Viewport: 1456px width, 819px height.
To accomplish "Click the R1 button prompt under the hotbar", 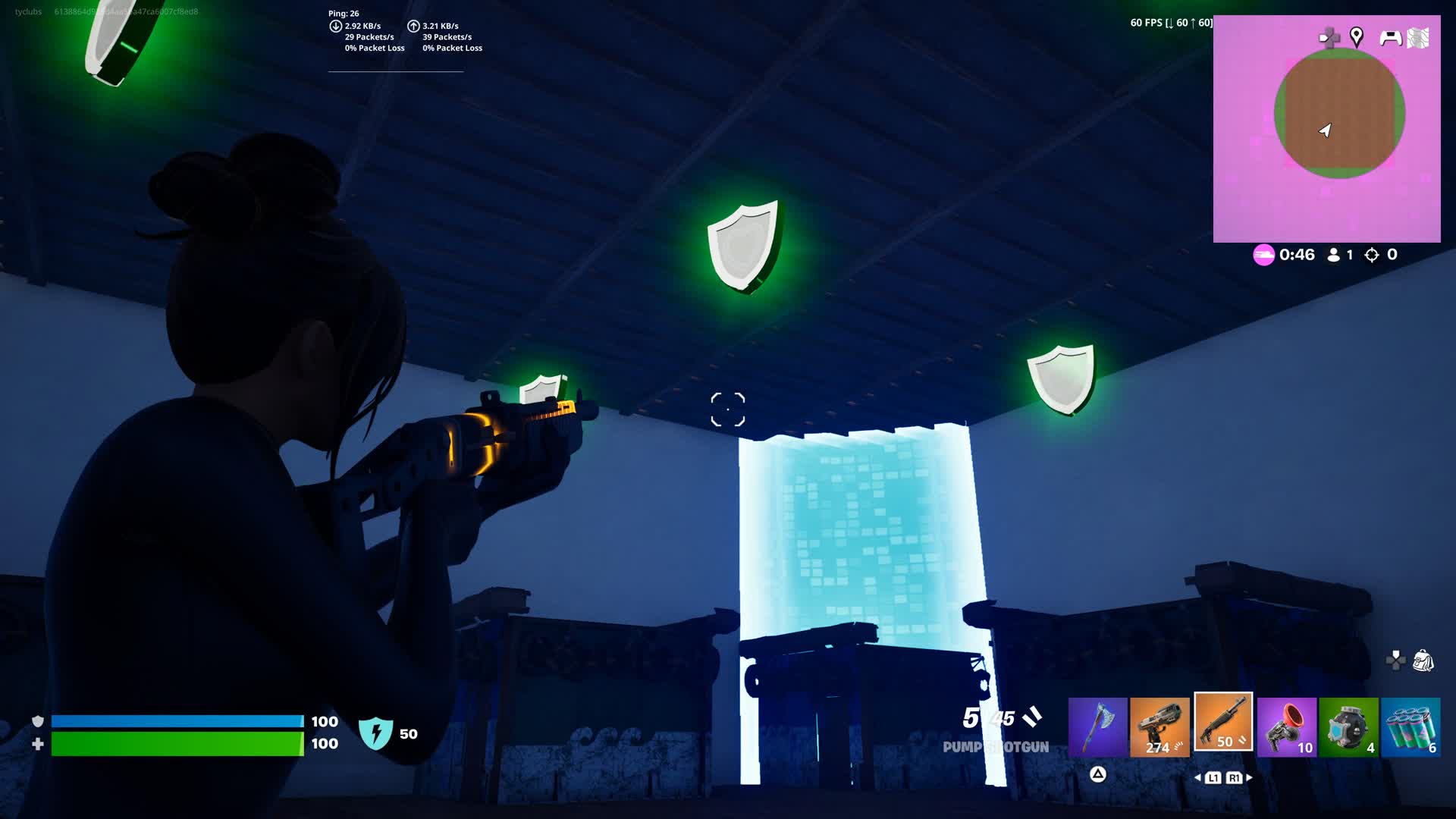I will [x=1235, y=778].
